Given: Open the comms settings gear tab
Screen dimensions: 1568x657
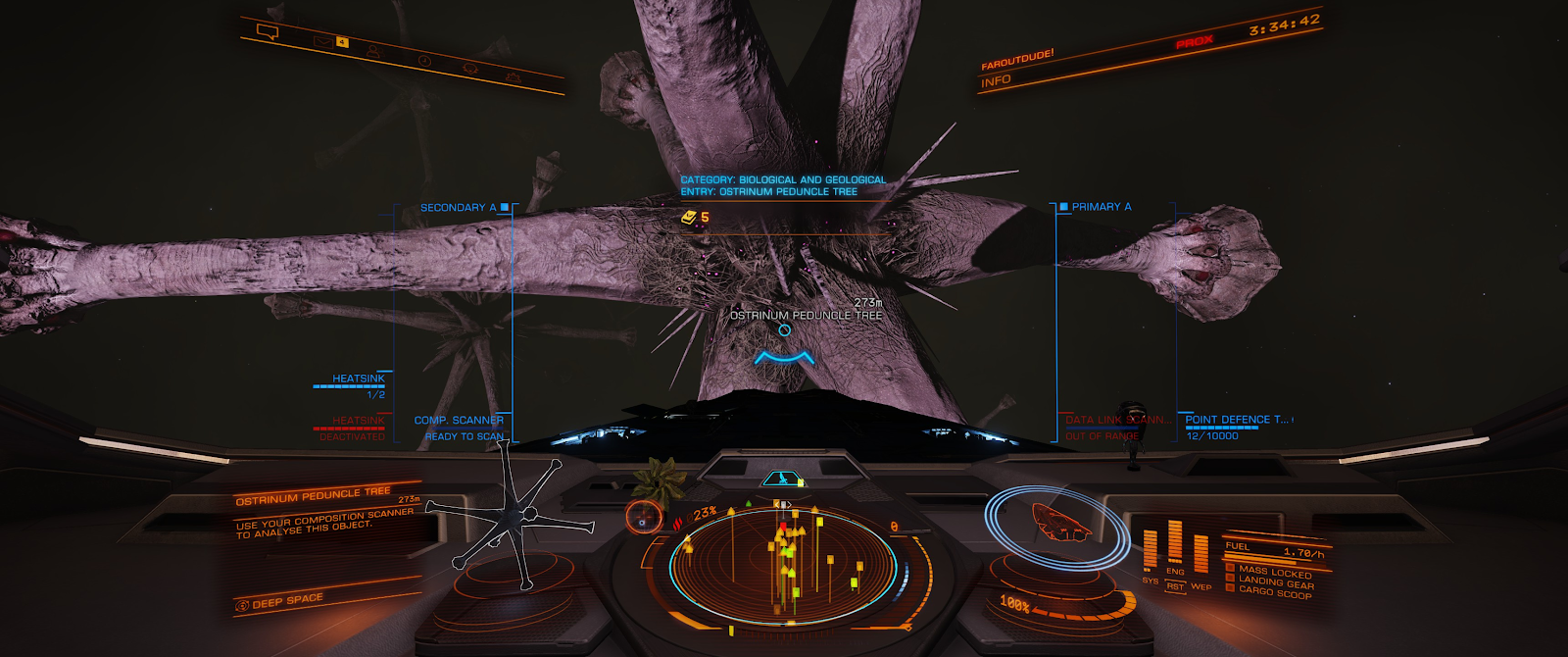Looking at the screenshot, I should tap(513, 76).
